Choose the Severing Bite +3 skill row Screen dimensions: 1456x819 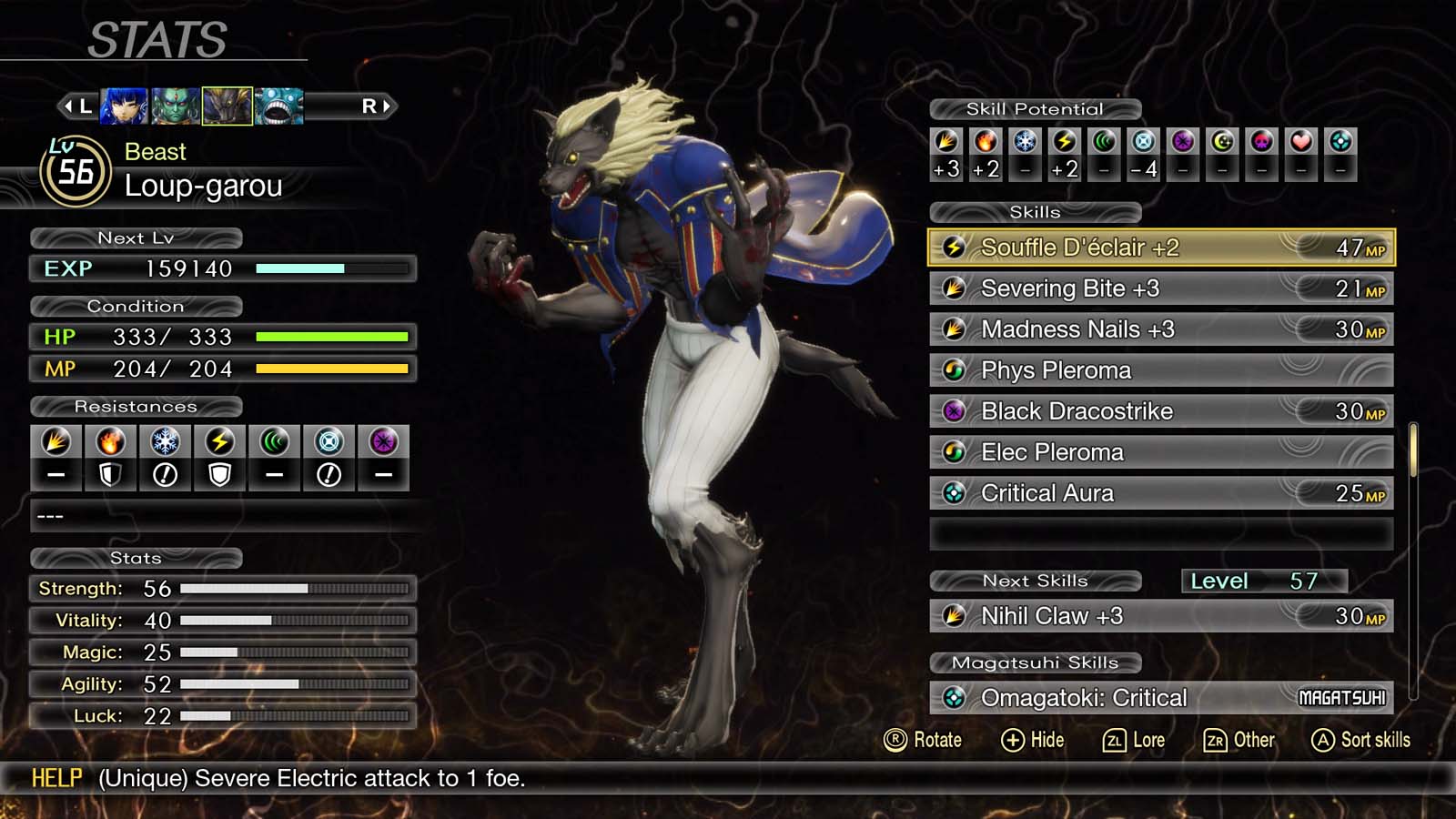coord(1160,288)
